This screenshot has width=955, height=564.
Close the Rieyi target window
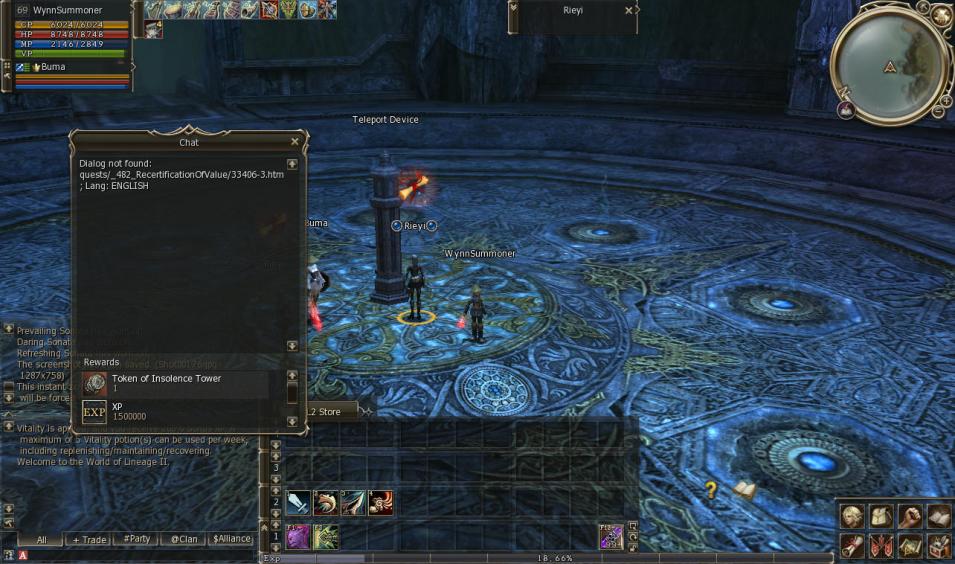628,10
